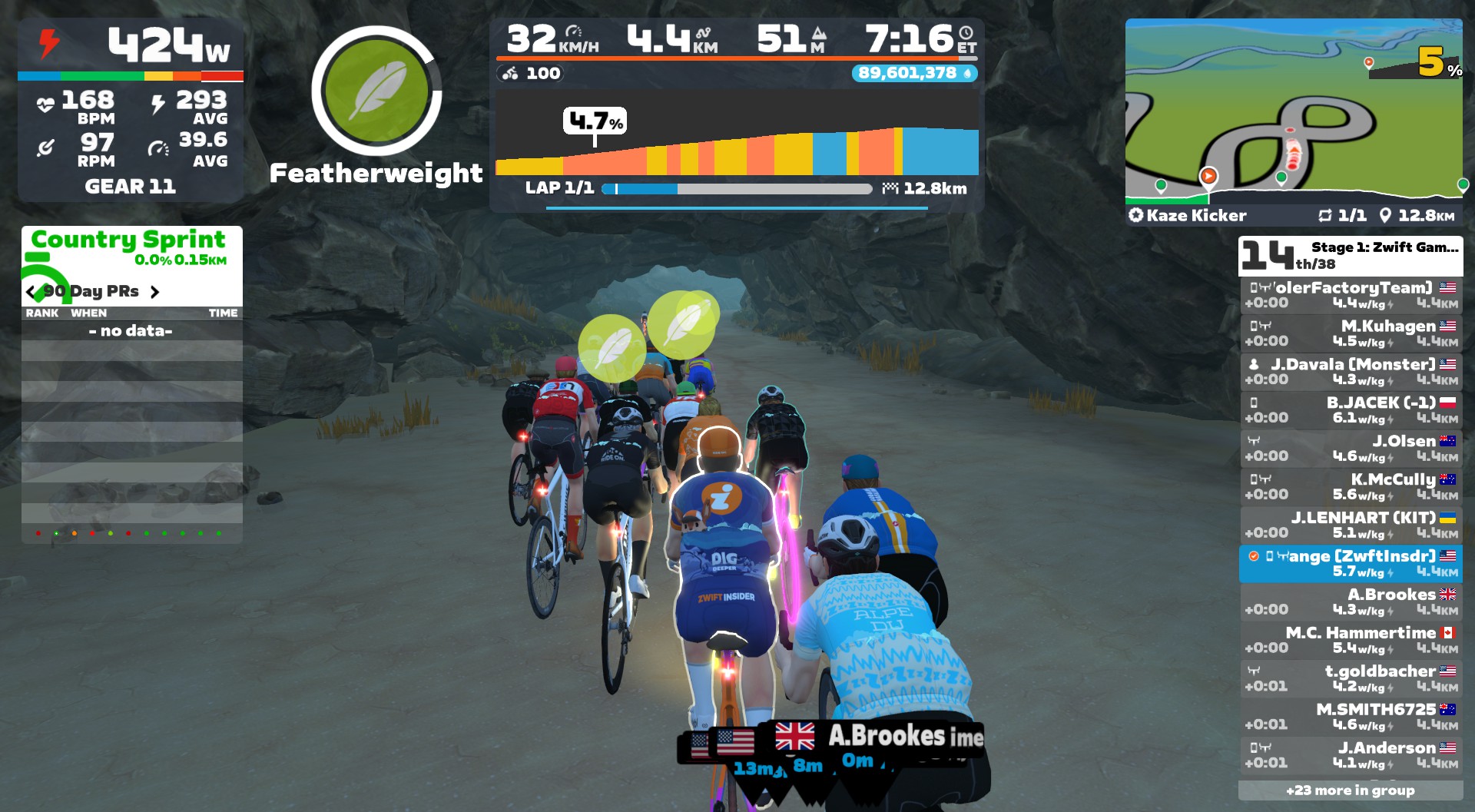Show next leaderboard with right arrow
This screenshot has height=812, width=1475.
155,292
